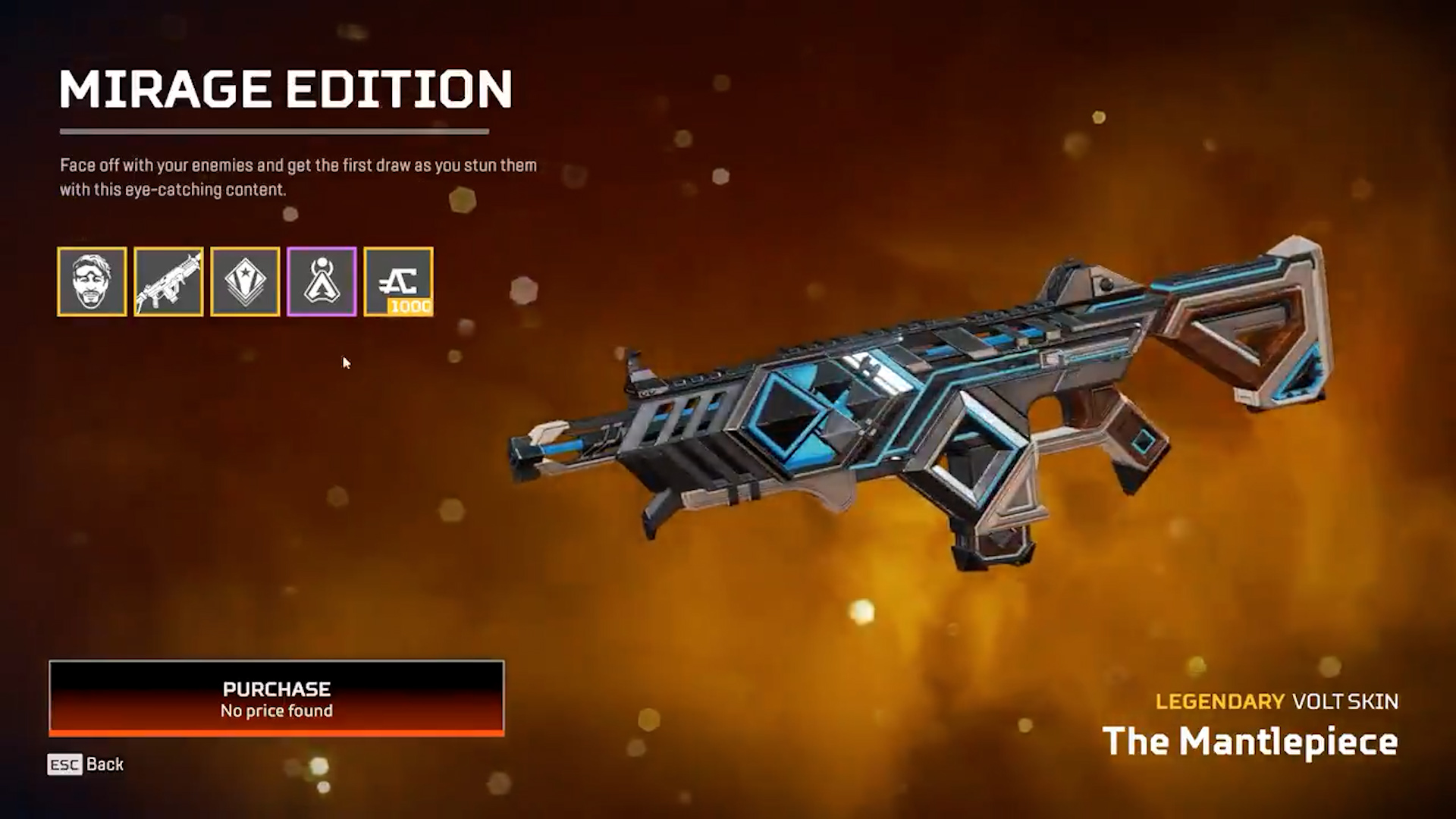Screen dimensions: 1456x819
Task: Select the star badge item icon
Action: tap(245, 281)
